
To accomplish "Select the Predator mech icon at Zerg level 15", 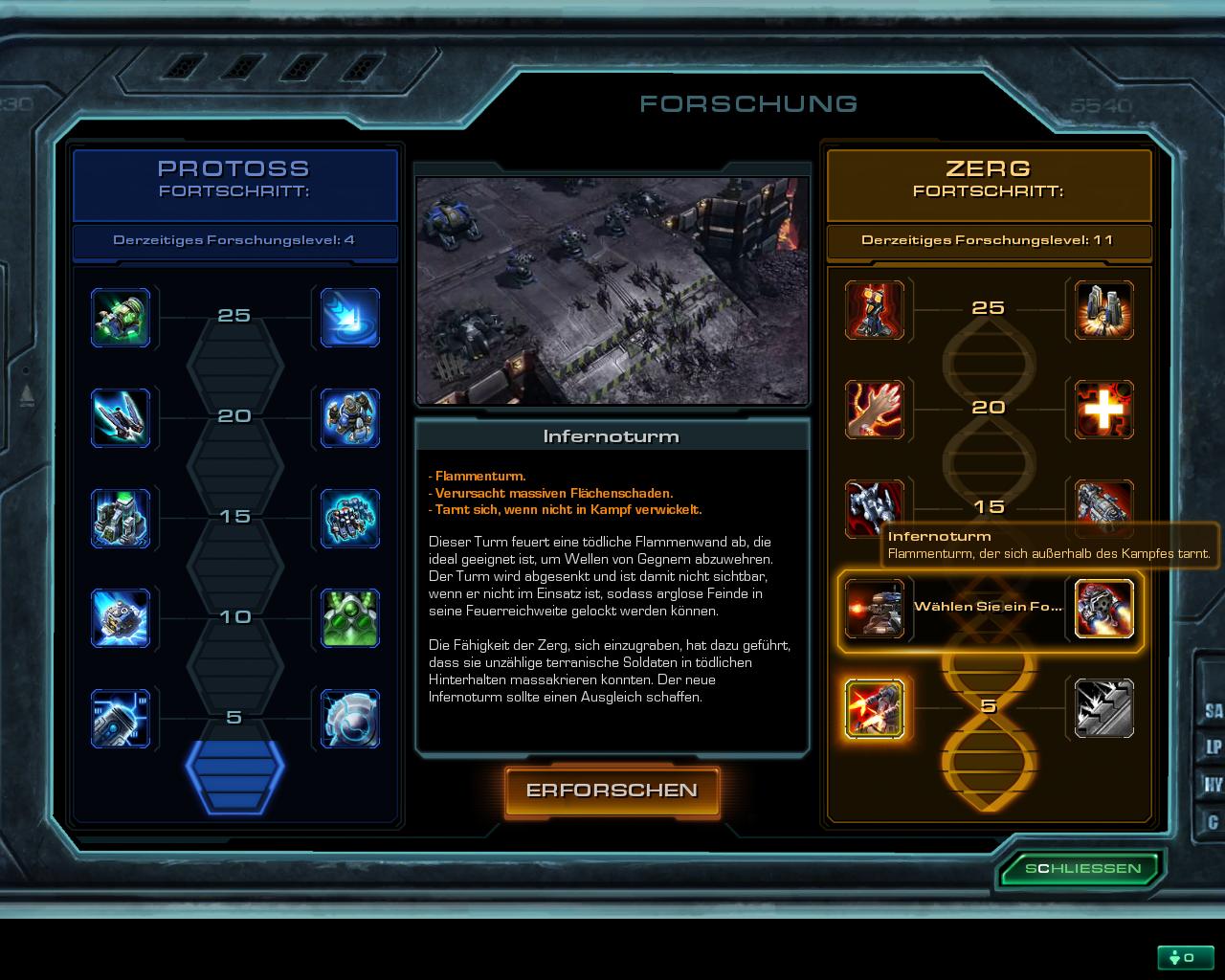I will 876,507.
